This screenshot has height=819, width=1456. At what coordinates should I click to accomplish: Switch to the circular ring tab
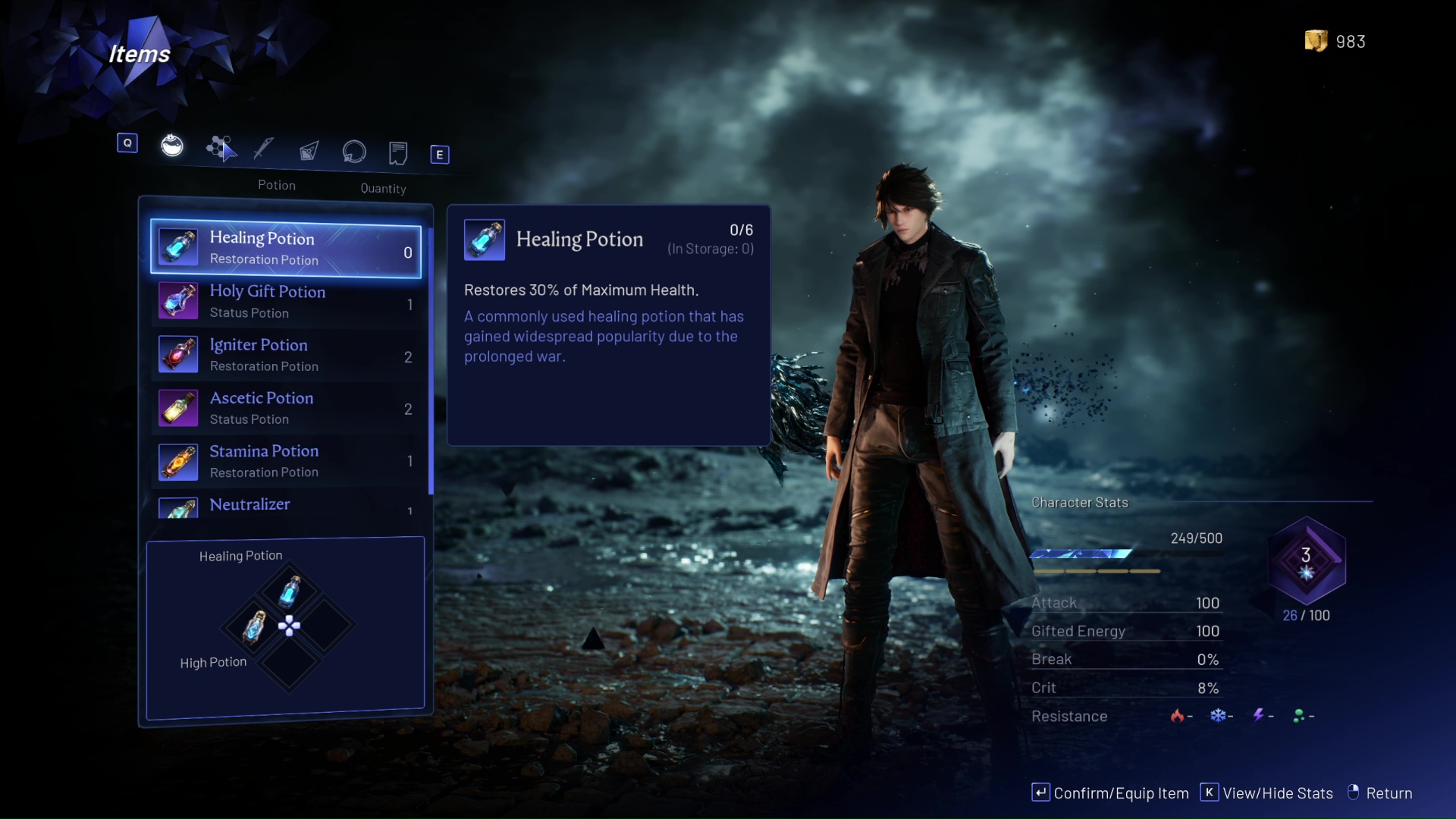point(354,152)
